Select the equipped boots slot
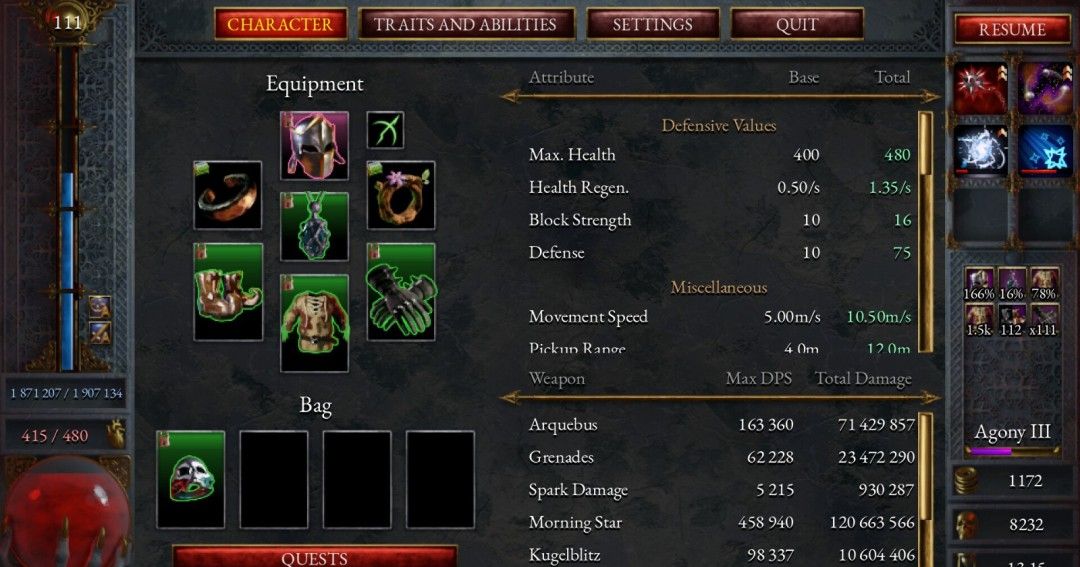The image size is (1080, 567). coord(228,291)
